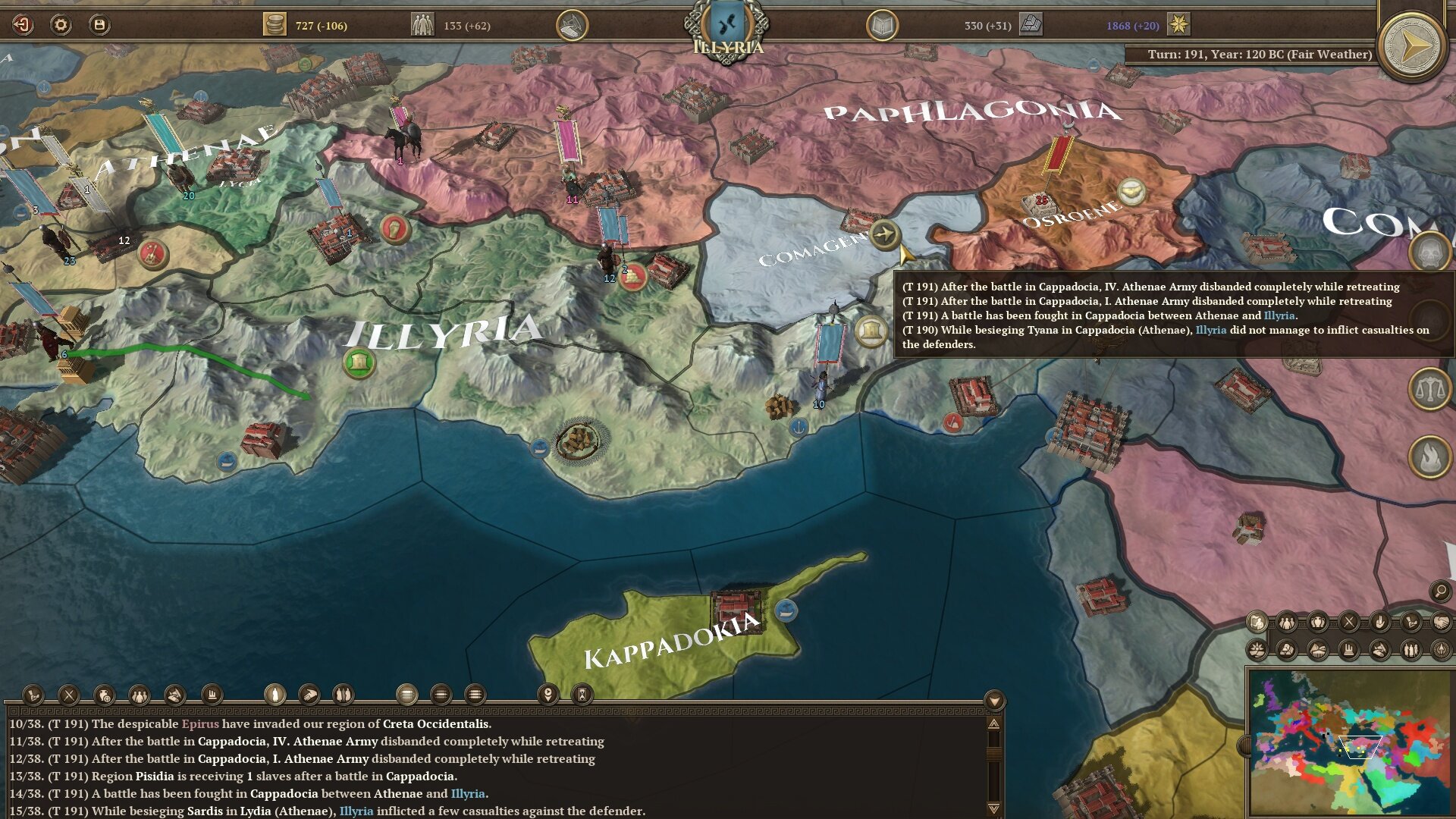Save the game via the disk icon
The image size is (1456, 819).
click(99, 25)
